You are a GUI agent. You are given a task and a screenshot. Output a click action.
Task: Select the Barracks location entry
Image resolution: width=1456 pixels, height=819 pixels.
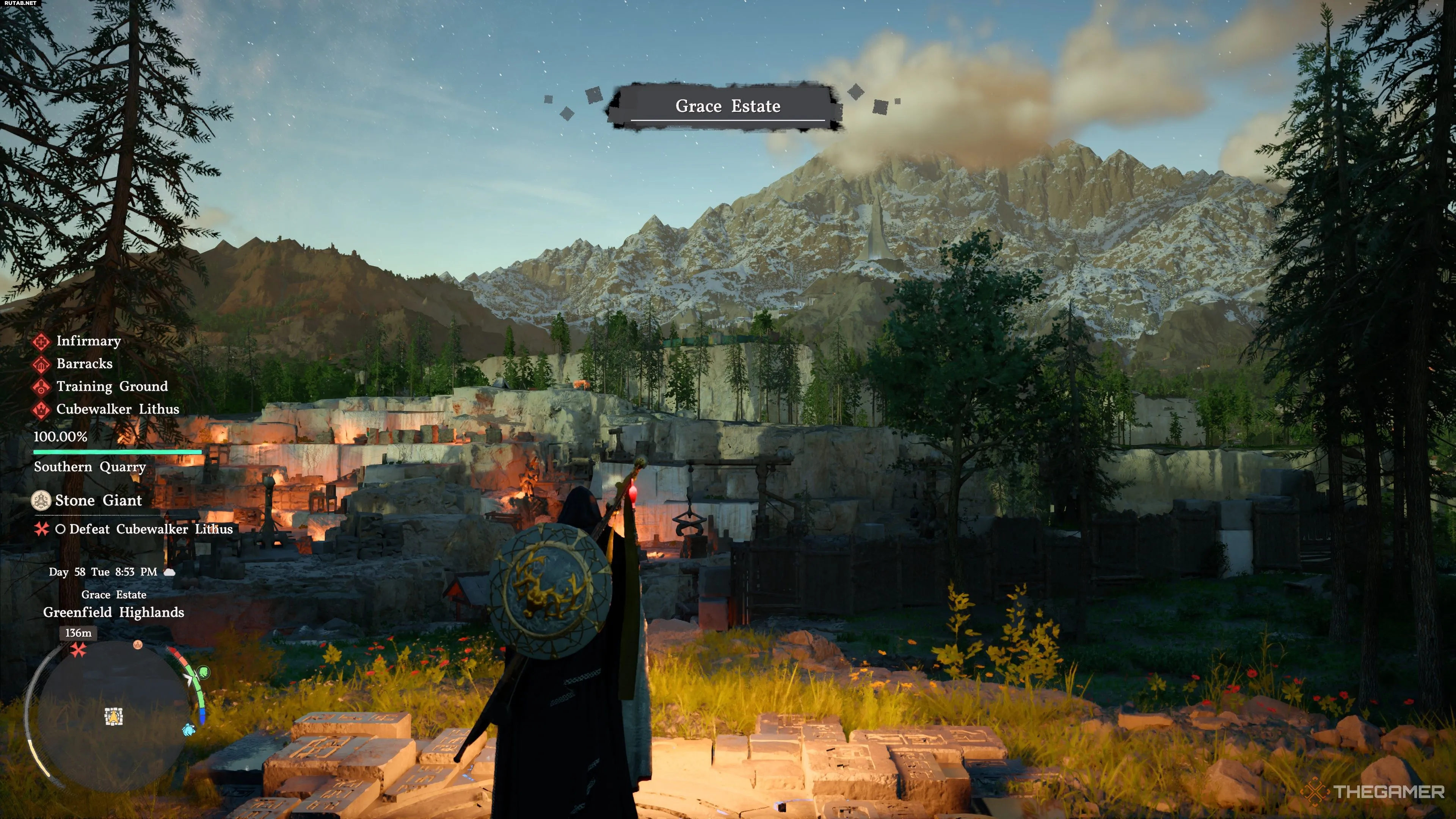(x=84, y=364)
